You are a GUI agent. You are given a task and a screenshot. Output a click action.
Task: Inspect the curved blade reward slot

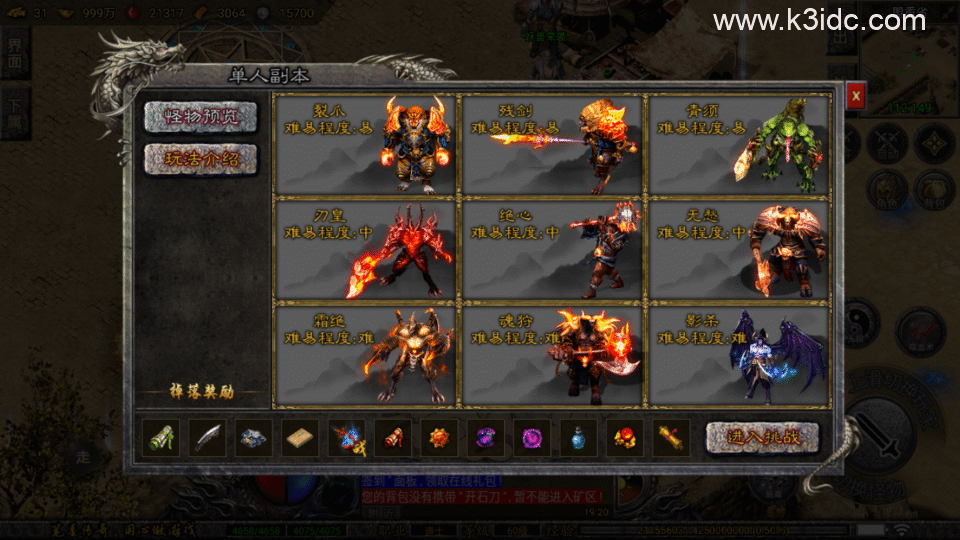tap(208, 438)
